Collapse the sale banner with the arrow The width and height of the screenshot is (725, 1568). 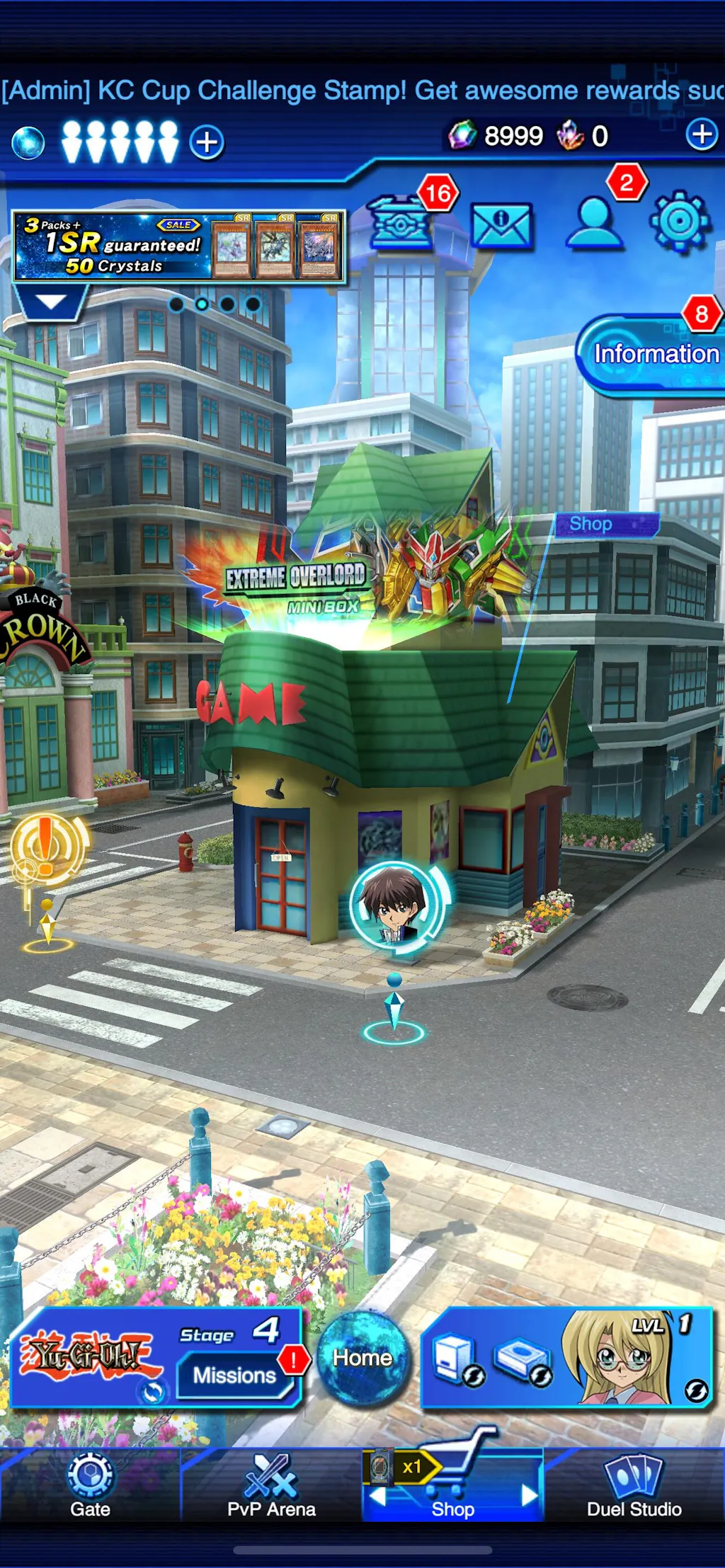(x=50, y=302)
